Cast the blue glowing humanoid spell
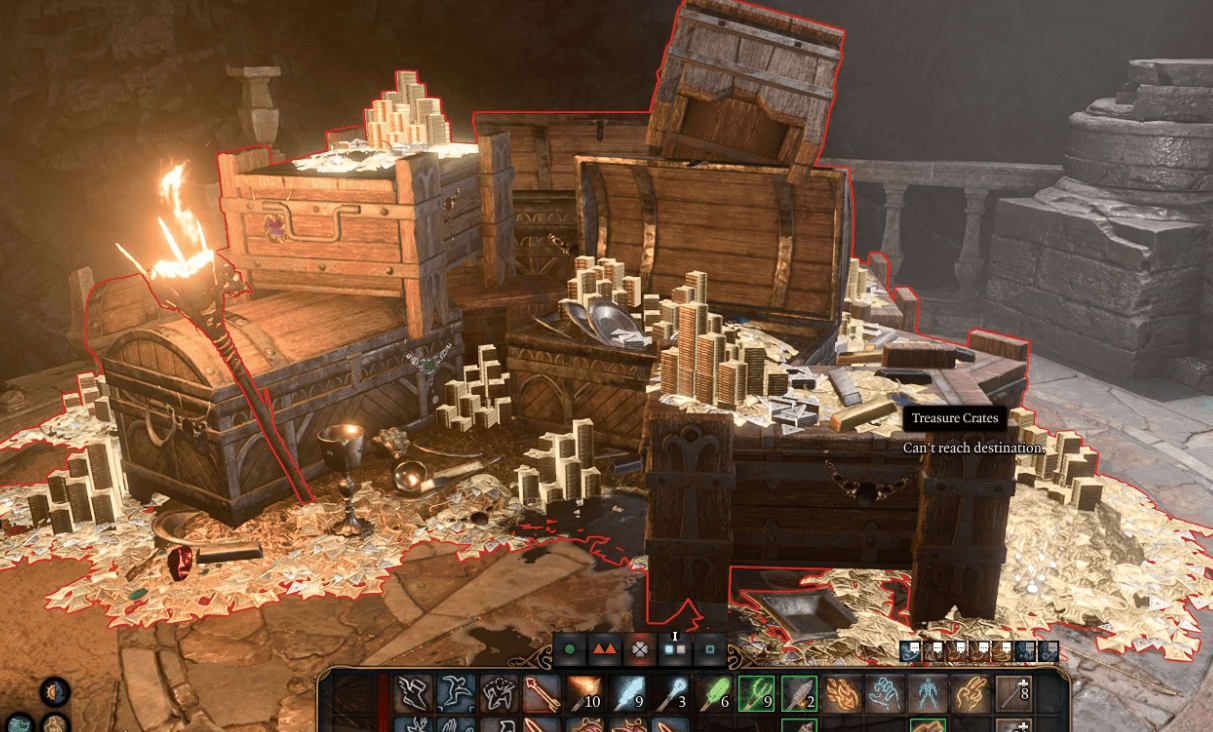The height and width of the screenshot is (732, 1213). (929, 693)
